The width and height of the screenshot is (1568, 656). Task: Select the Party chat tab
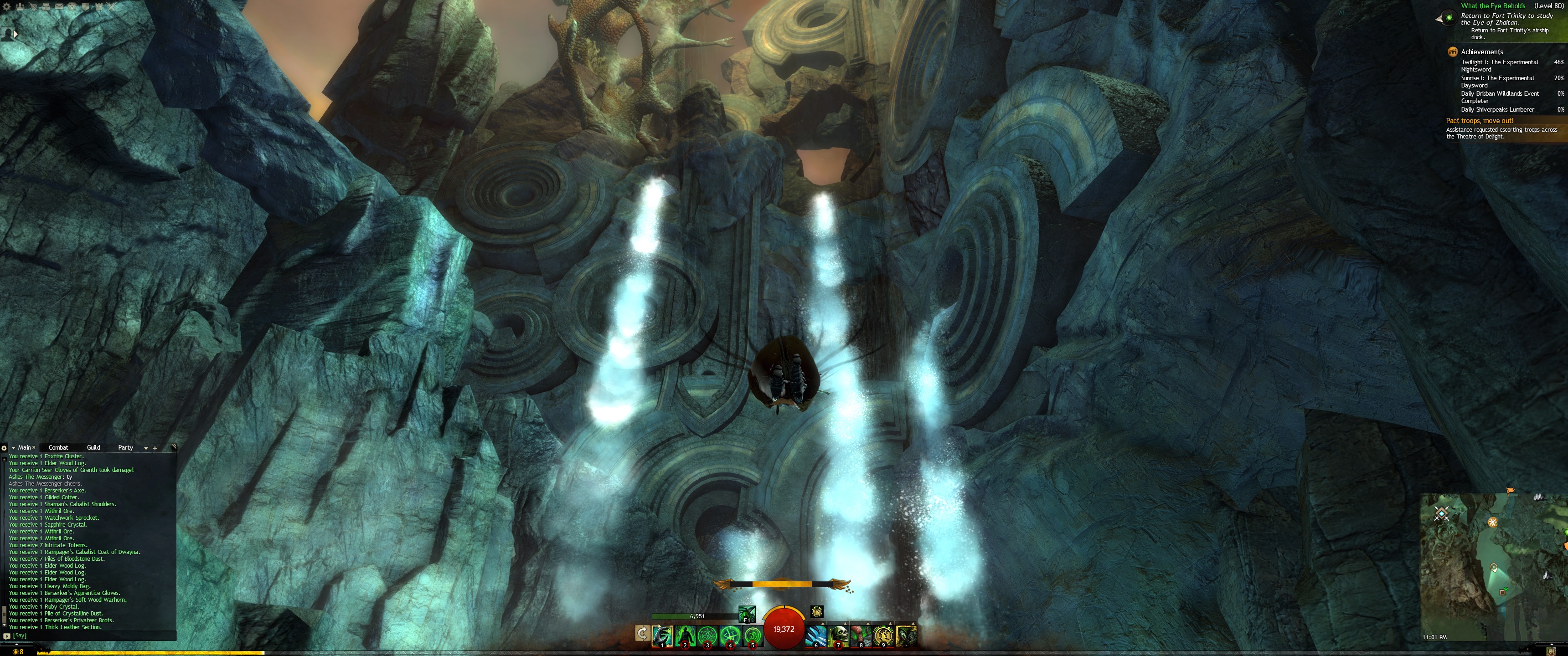pyautogui.click(x=125, y=447)
